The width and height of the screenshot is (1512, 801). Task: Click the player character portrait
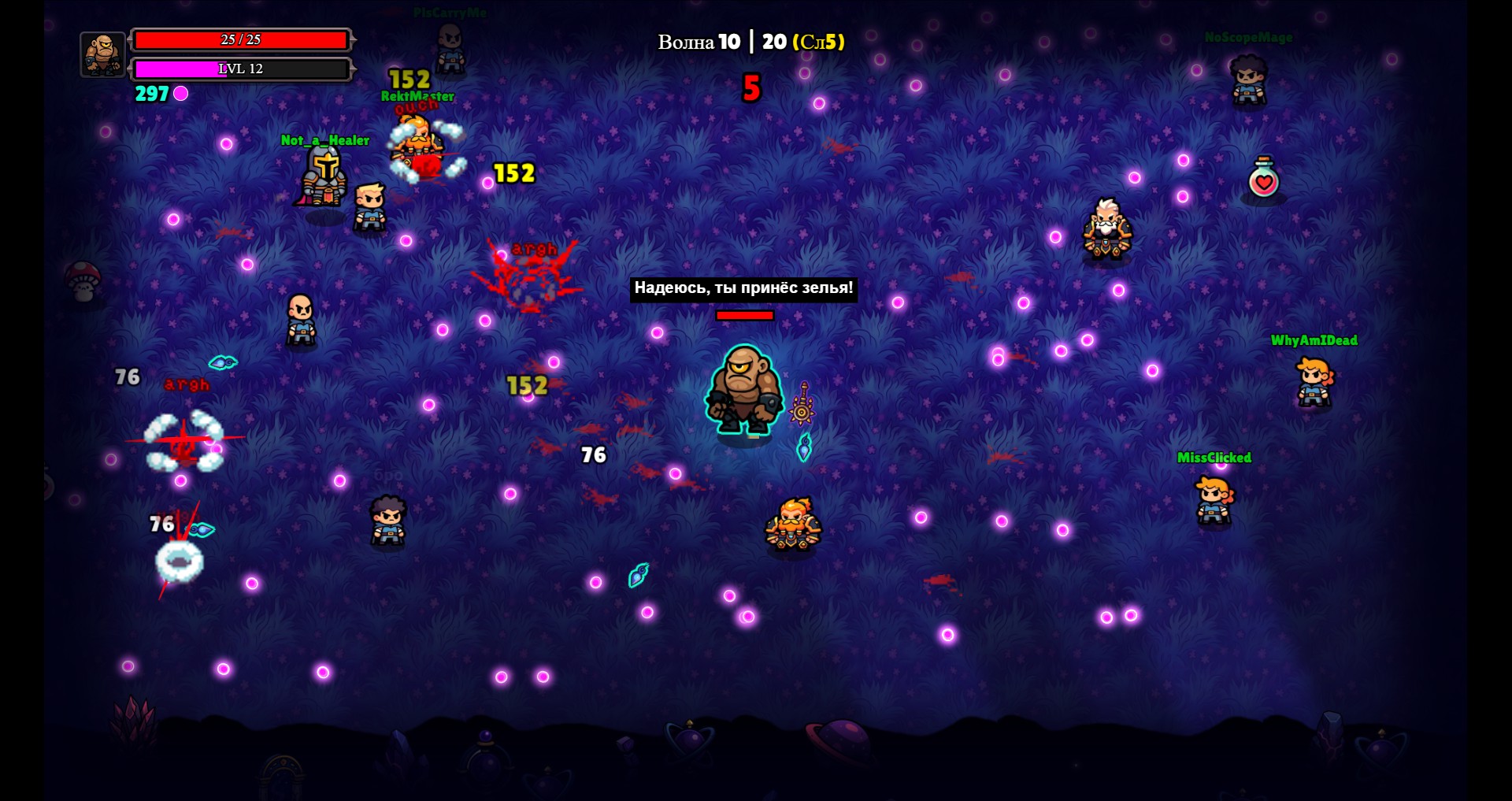click(102, 54)
